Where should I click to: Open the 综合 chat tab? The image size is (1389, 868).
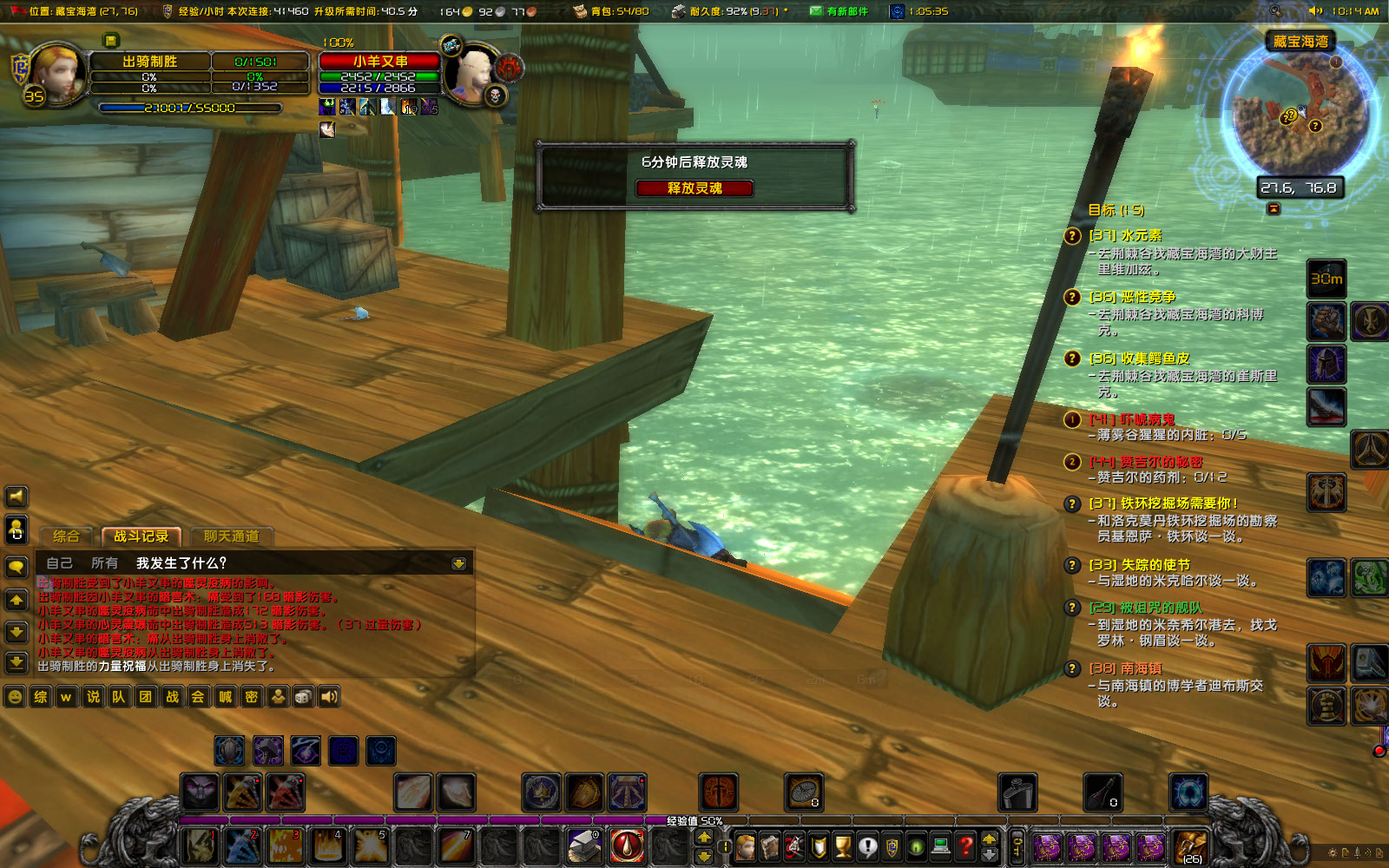tap(67, 536)
